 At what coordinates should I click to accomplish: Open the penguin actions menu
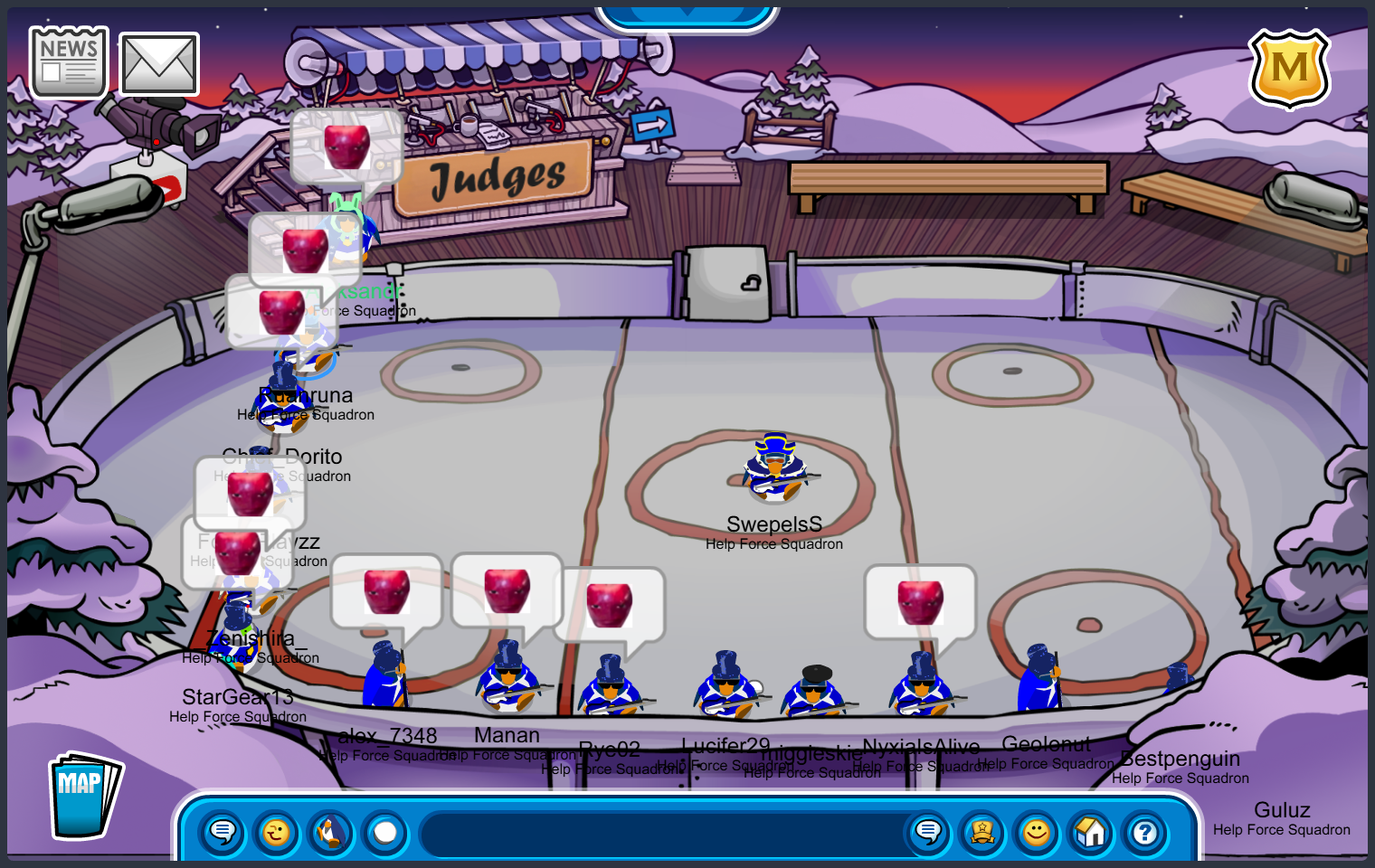click(331, 833)
